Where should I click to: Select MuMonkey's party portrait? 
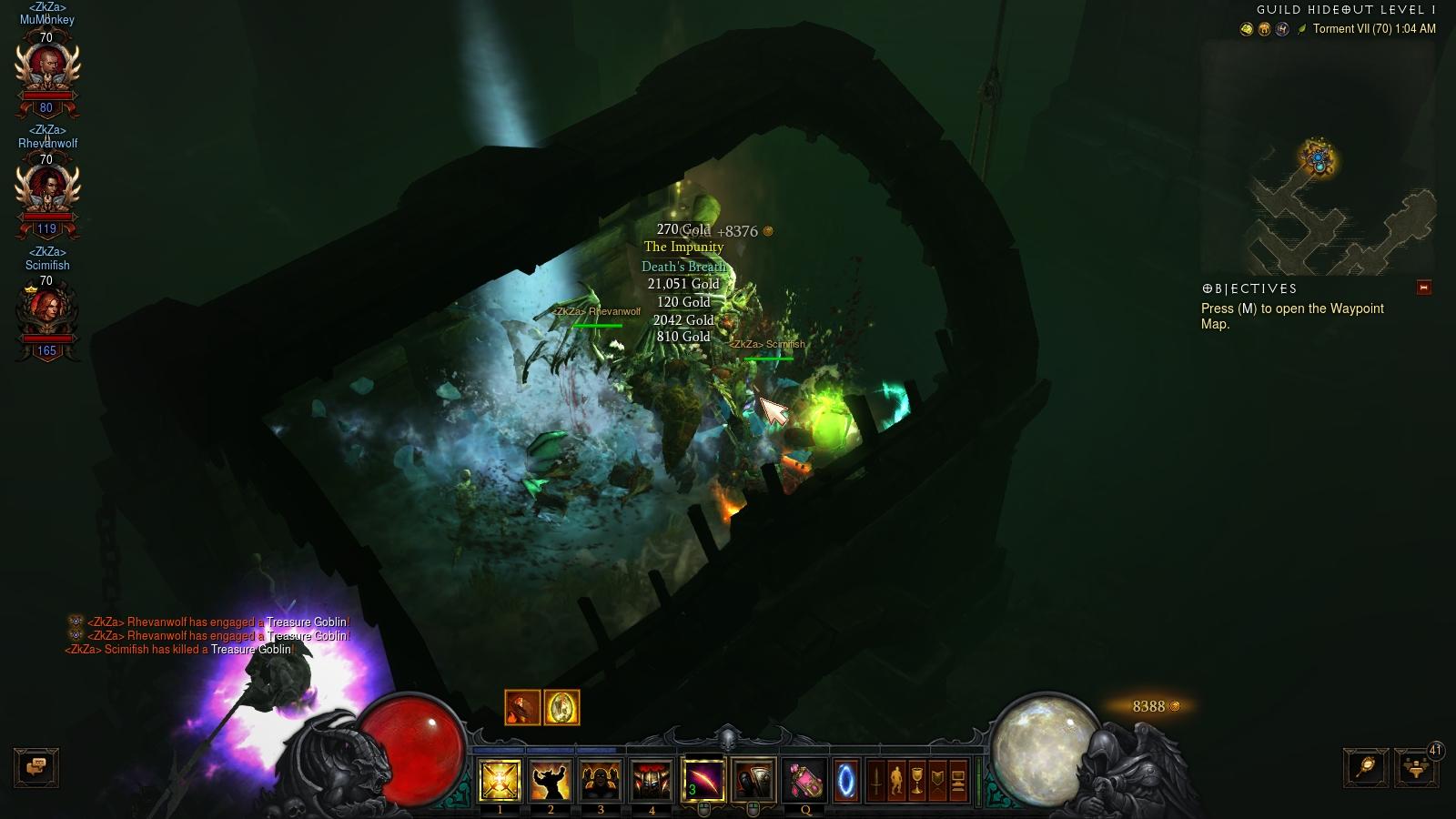(x=46, y=66)
